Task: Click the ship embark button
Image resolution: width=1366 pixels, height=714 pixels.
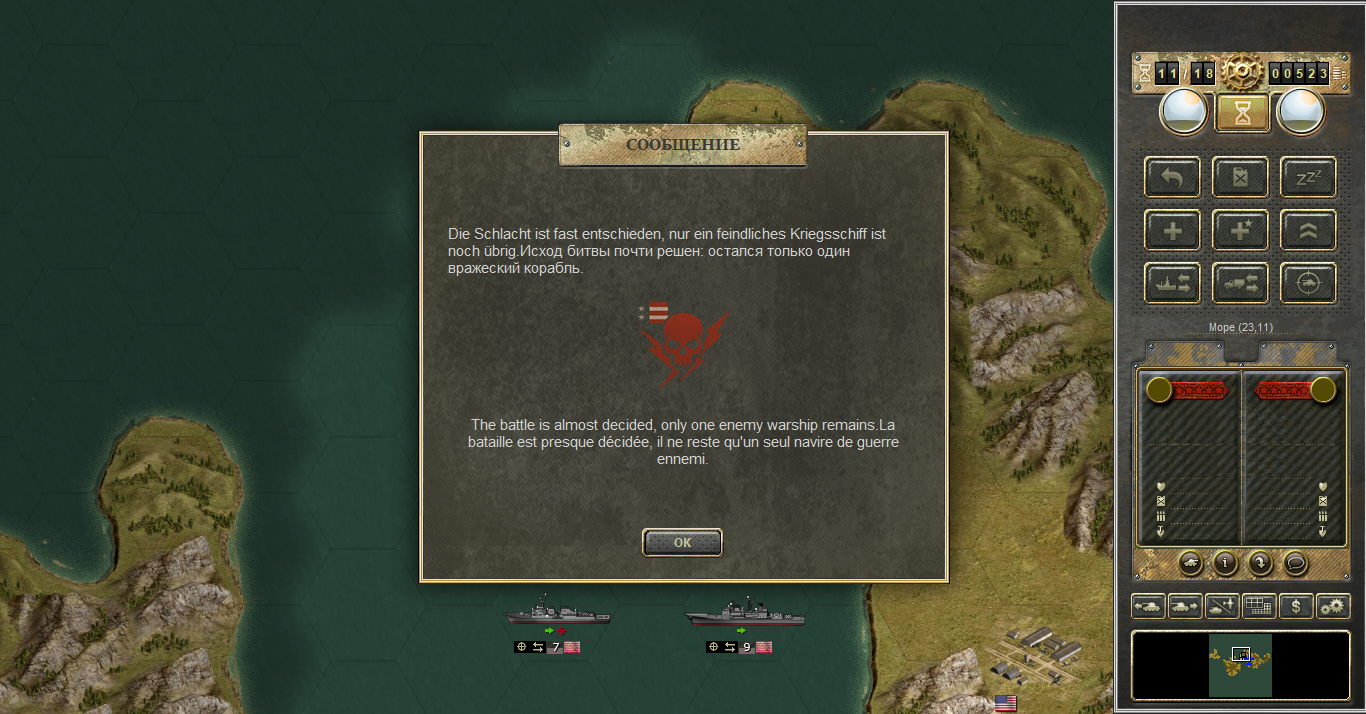Action: coord(1173,284)
